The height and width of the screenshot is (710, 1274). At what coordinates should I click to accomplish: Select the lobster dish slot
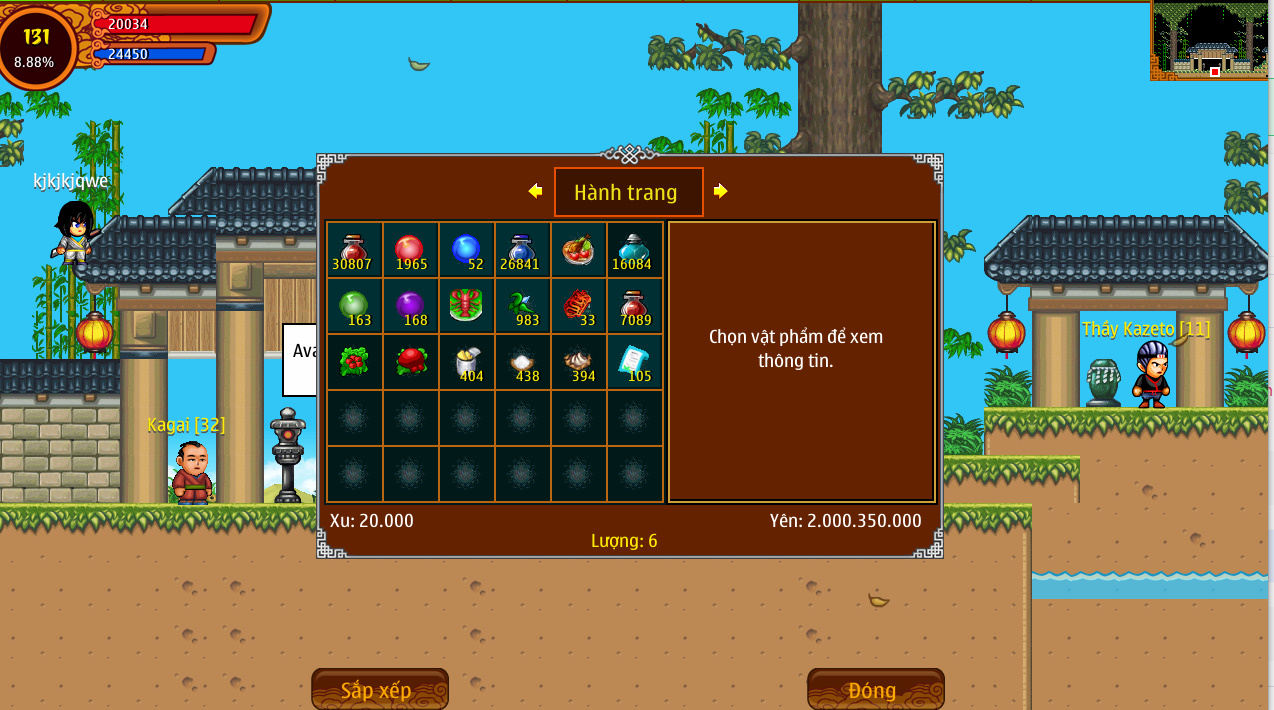click(x=466, y=306)
